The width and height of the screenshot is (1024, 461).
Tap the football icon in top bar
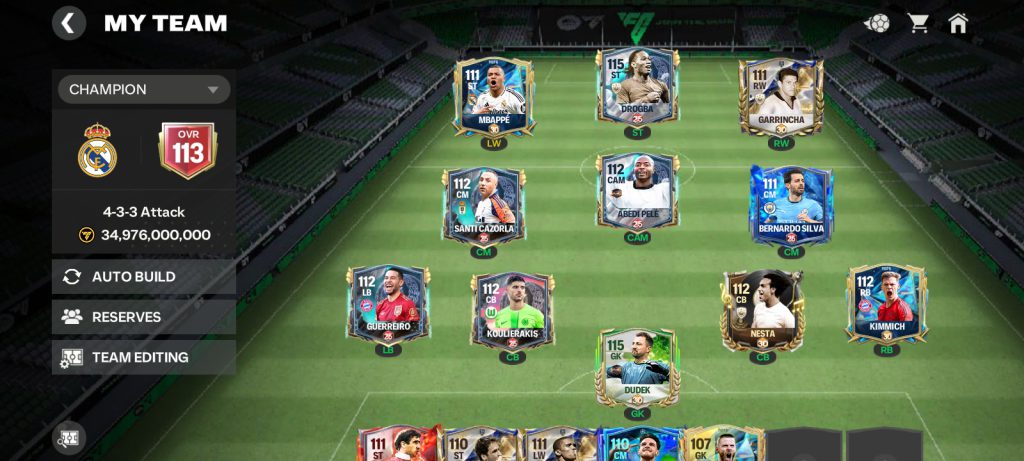click(x=877, y=23)
